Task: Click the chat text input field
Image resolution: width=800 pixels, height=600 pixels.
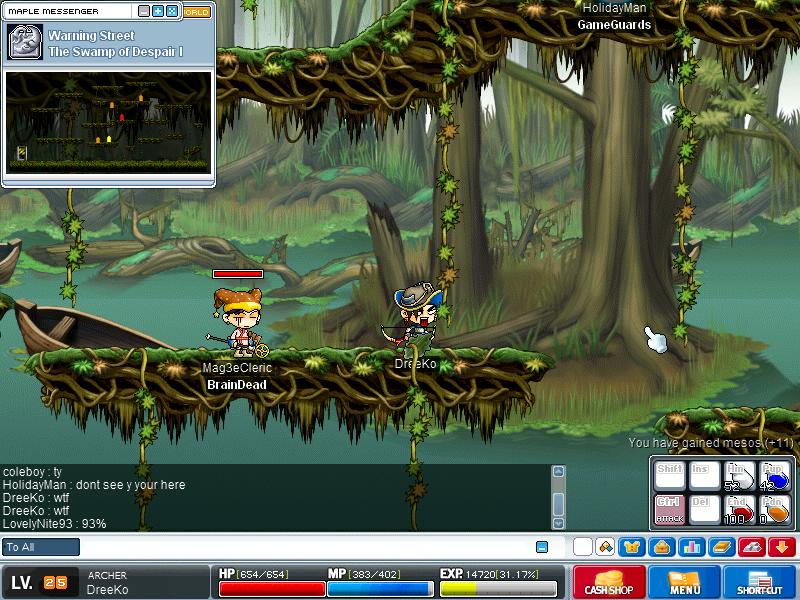Action: (300, 547)
